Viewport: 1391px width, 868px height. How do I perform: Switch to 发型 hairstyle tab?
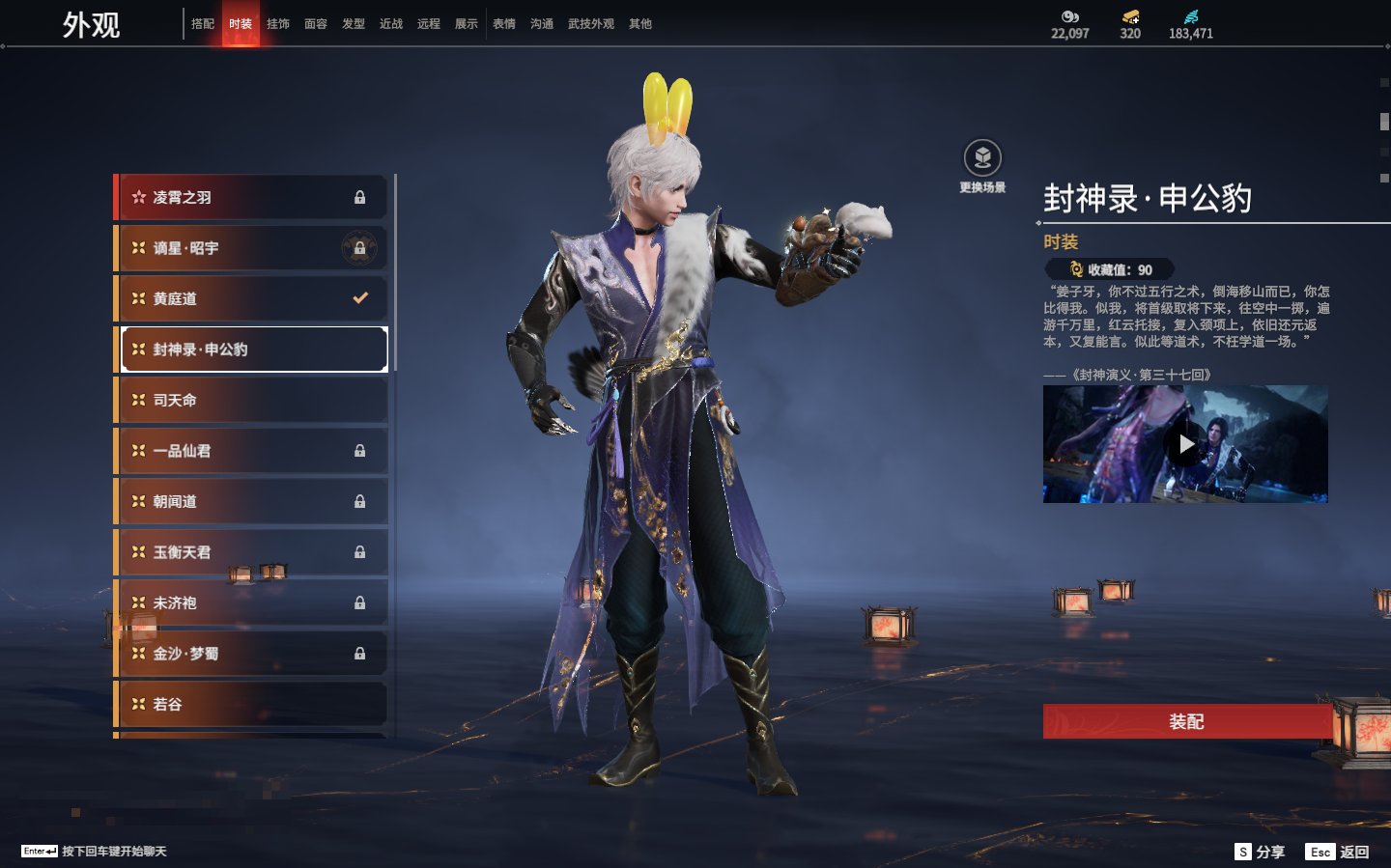click(354, 24)
